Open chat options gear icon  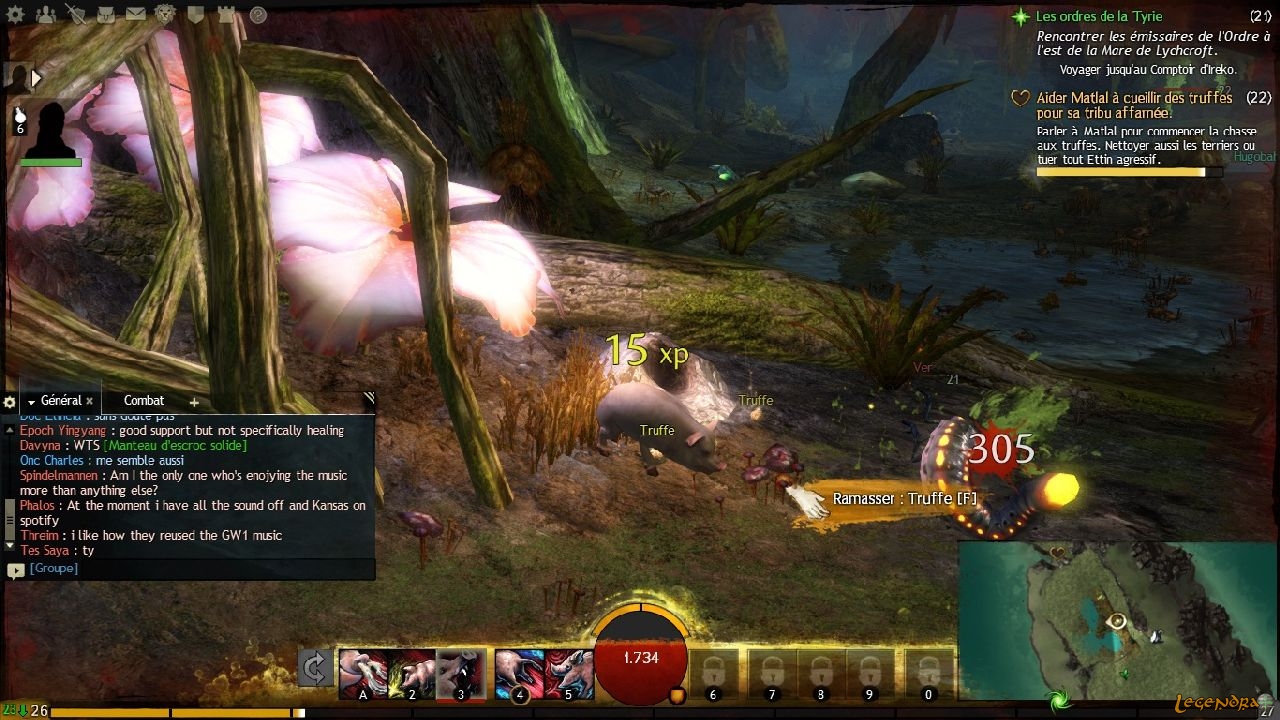(x=9, y=402)
